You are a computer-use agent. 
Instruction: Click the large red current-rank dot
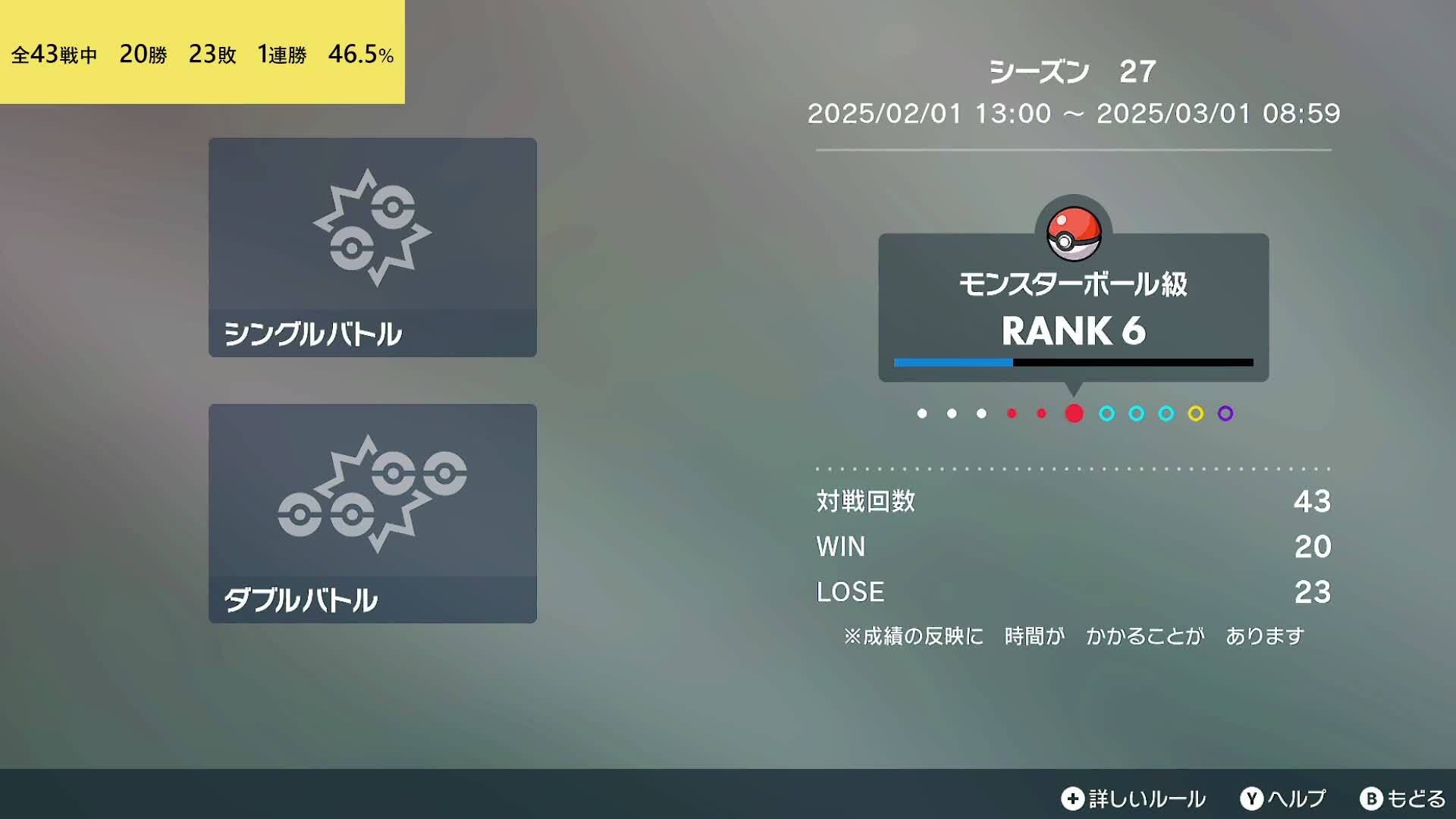[x=1073, y=414]
